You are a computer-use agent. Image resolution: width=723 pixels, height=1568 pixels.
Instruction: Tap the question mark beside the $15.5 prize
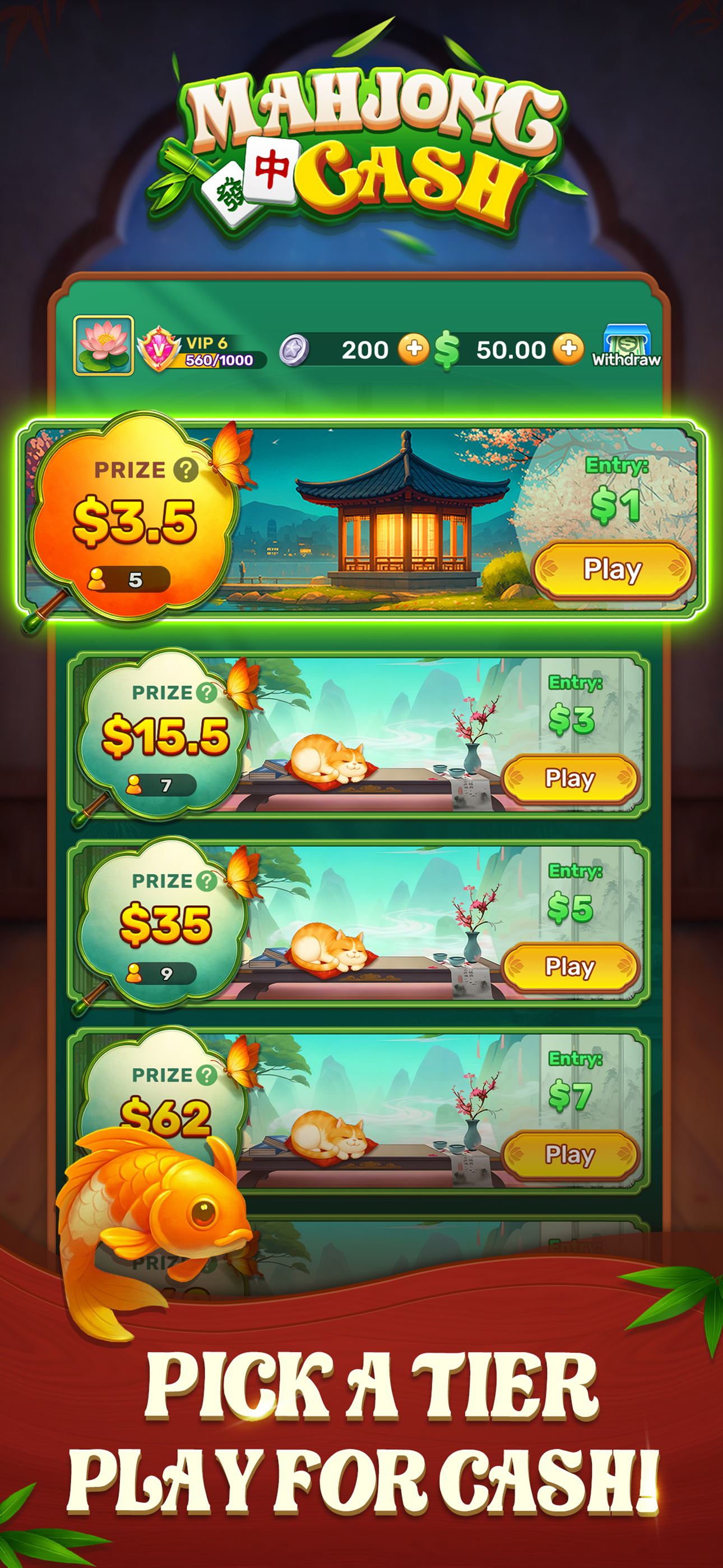point(207,694)
